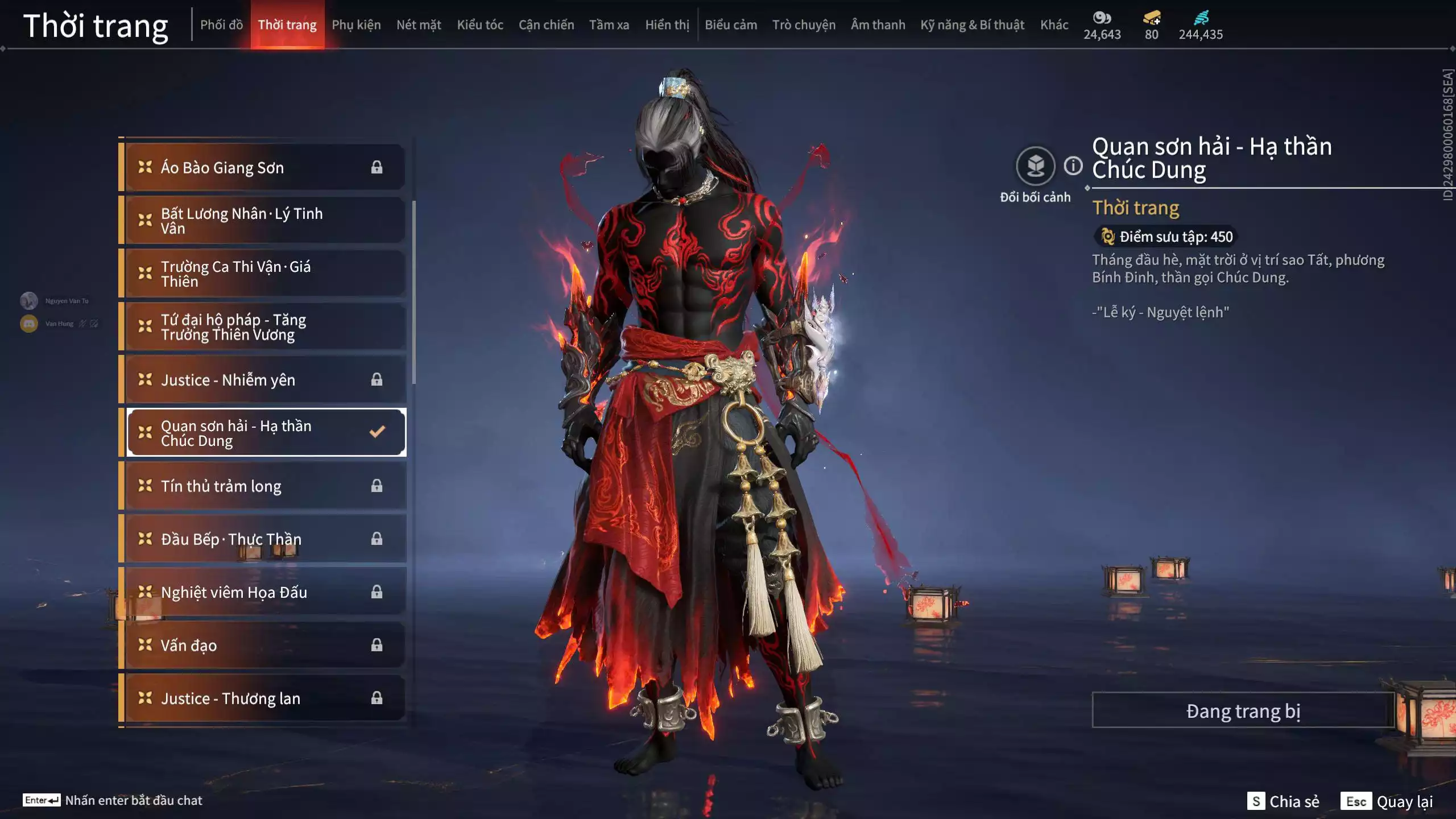The width and height of the screenshot is (1456, 819).
Task: Open the outfit info icon
Action: [x=1073, y=166]
